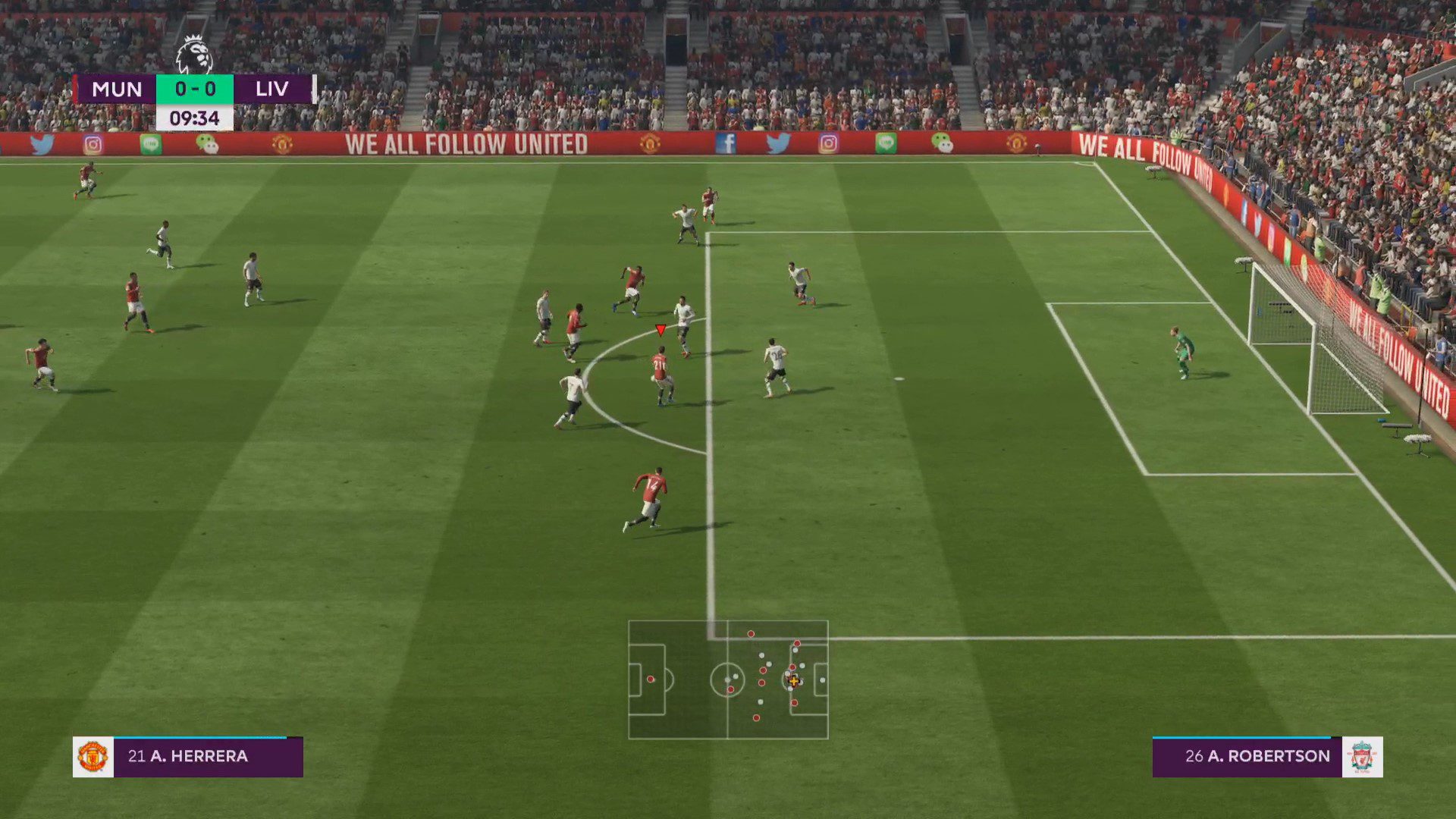The image size is (1456, 819).
Task: Click the Manchester United club crest
Action: [x=93, y=757]
